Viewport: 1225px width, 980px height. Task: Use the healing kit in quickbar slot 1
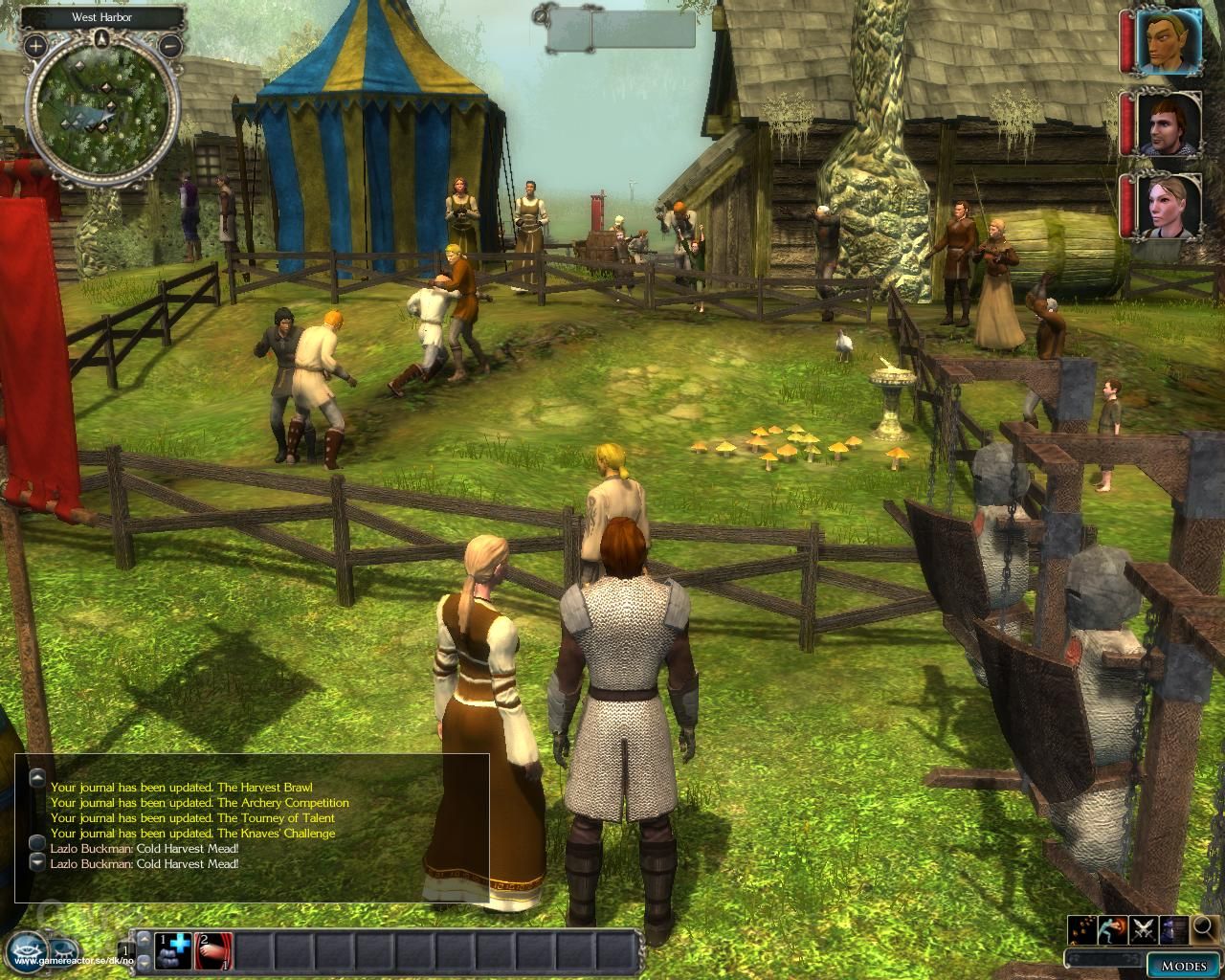(173, 950)
